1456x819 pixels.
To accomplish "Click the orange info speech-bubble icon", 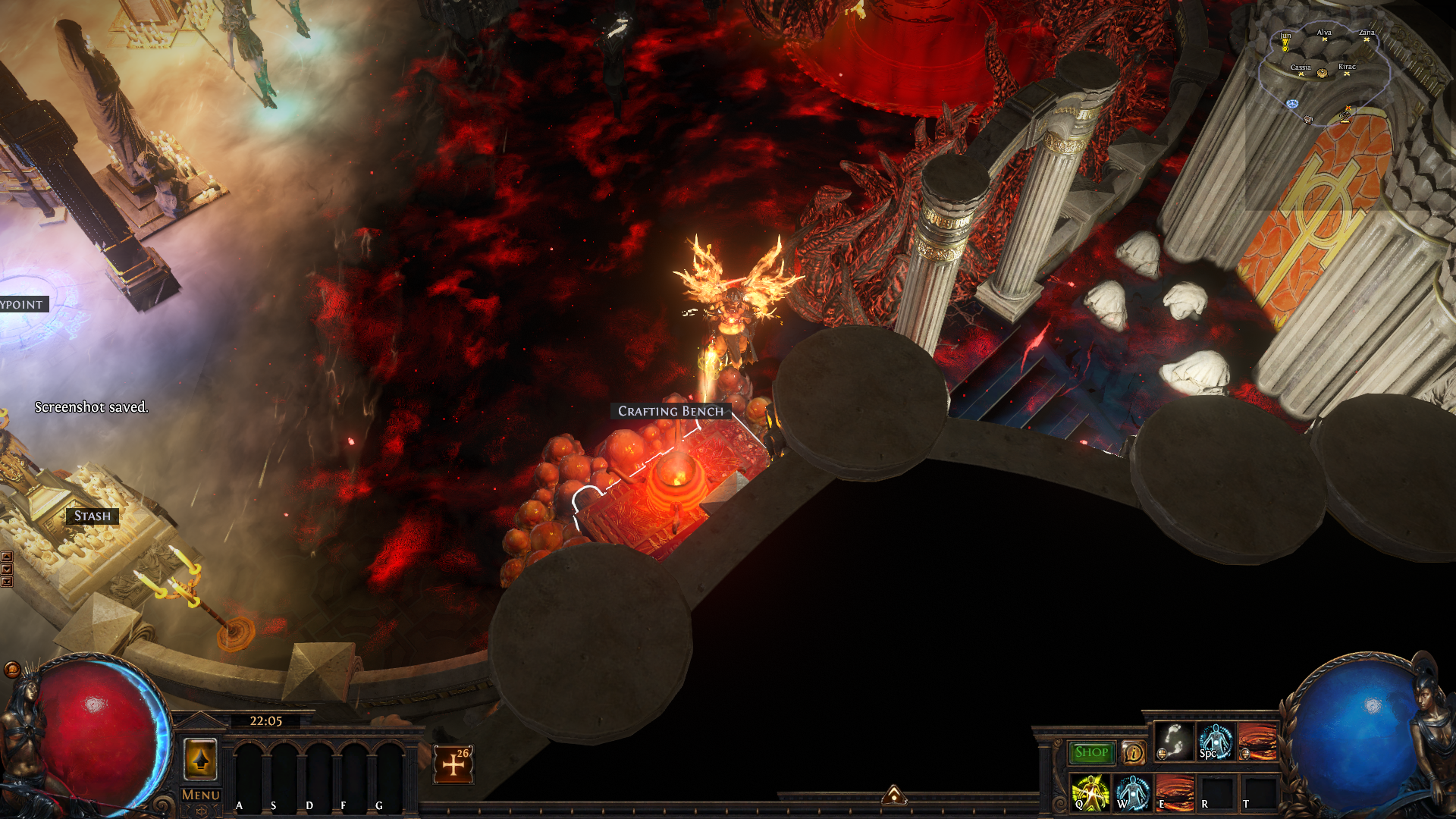I will pos(1134,752).
